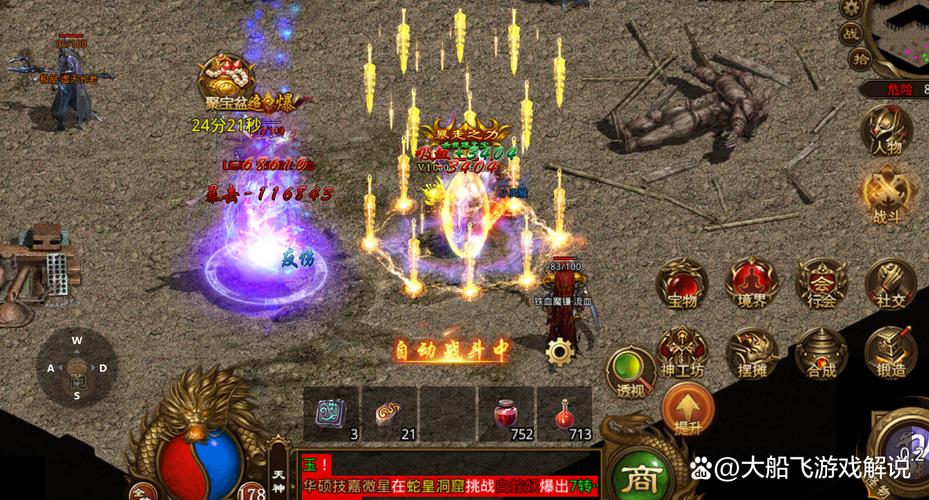
Task: Use the red potion jar with 752
Action: pos(507,410)
